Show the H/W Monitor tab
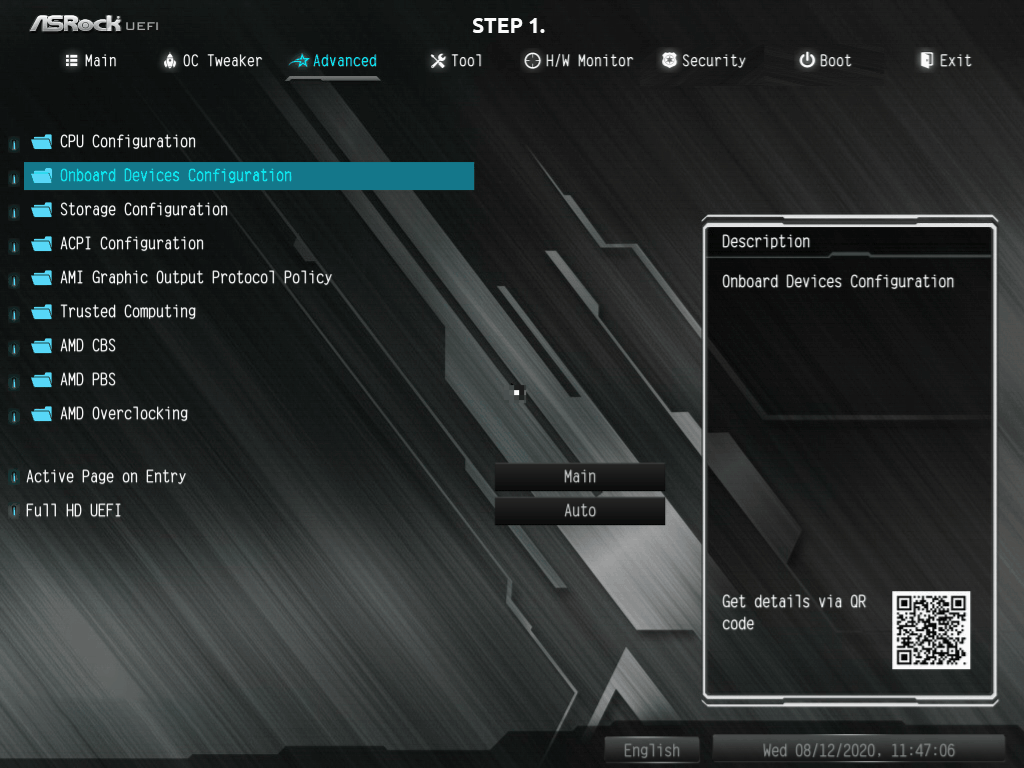Viewport: 1024px width, 768px height. point(579,61)
